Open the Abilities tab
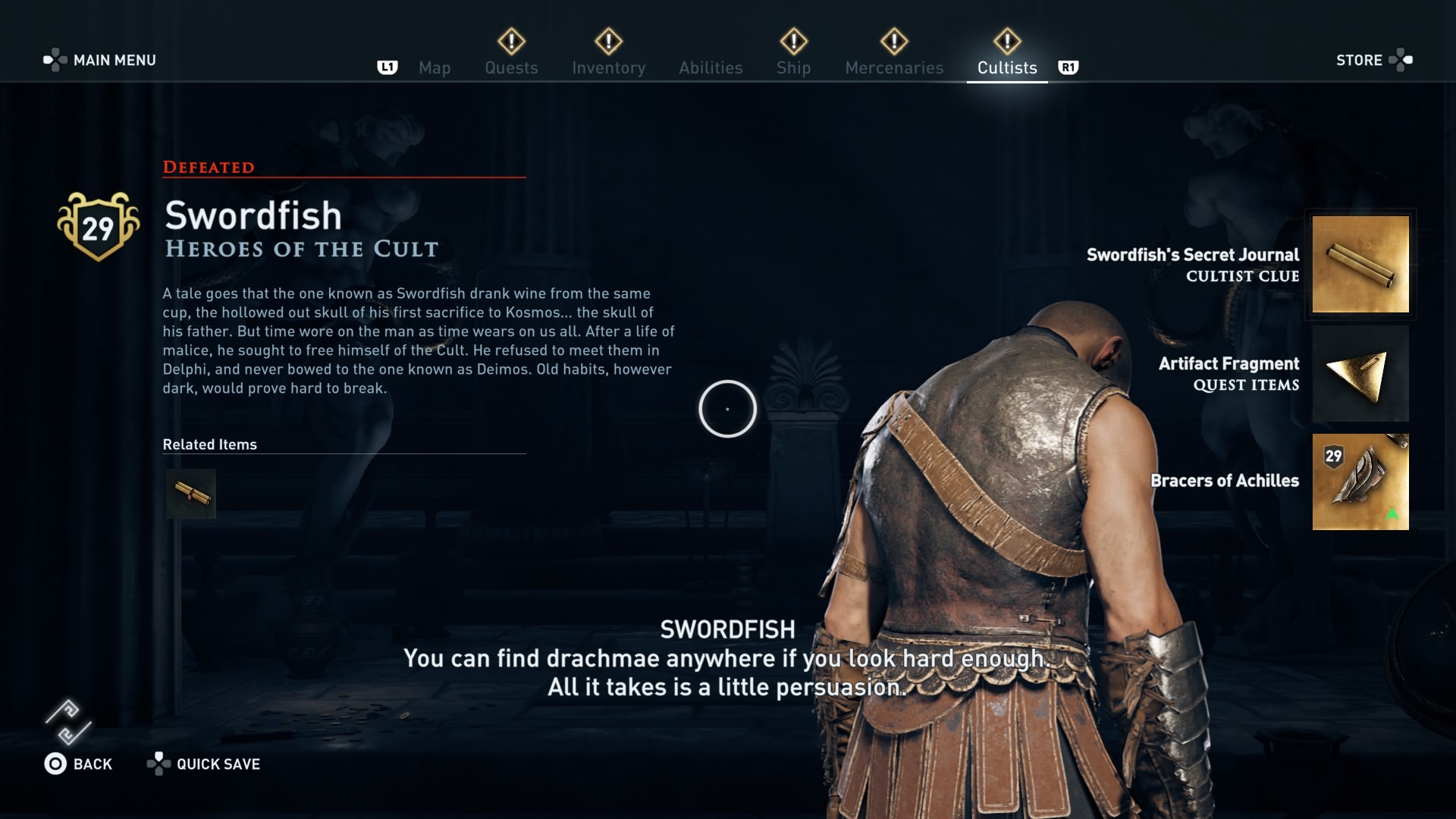1456x819 pixels. click(x=711, y=67)
